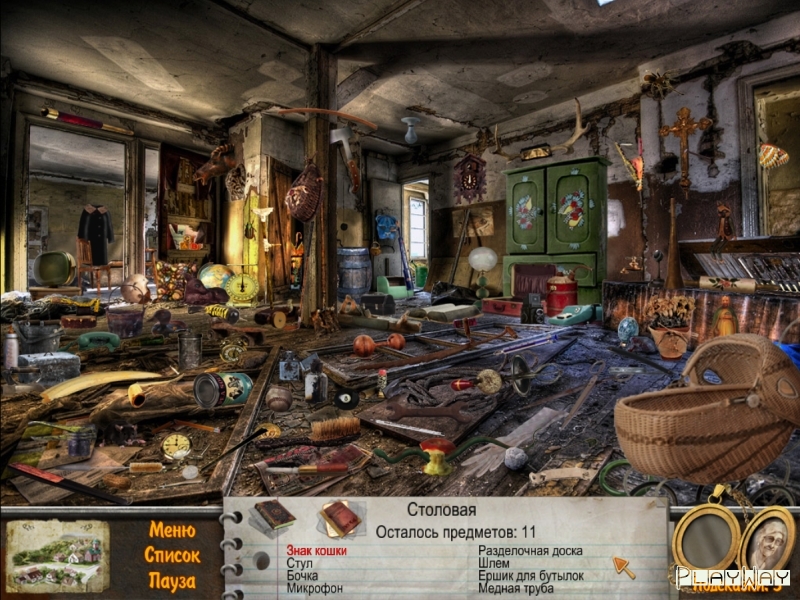Image resolution: width=800 pixels, height=600 pixels.
Task: Select the Разделочная доска list entry
Action: click(x=529, y=550)
